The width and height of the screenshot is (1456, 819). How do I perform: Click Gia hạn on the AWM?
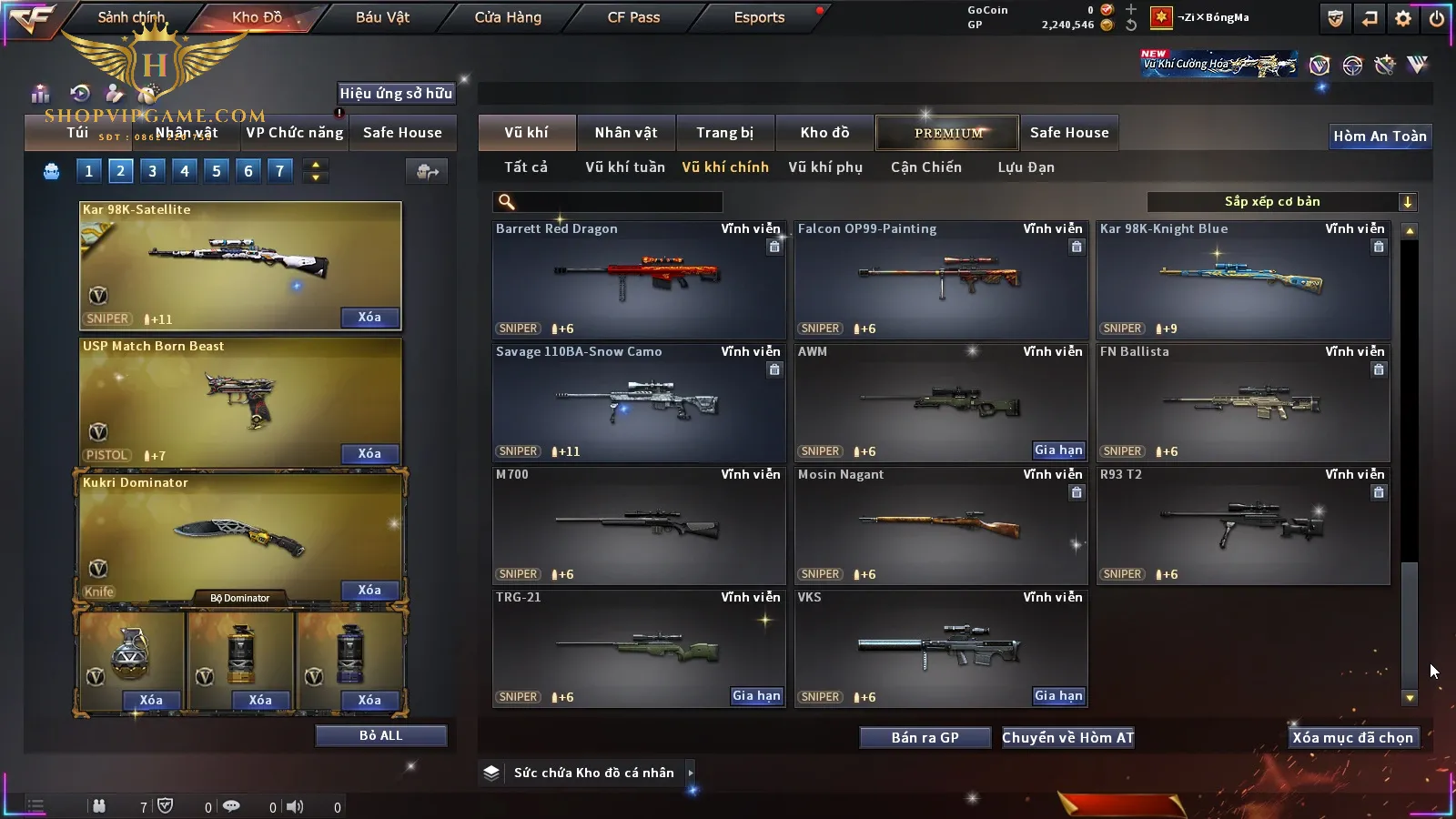click(x=1058, y=450)
